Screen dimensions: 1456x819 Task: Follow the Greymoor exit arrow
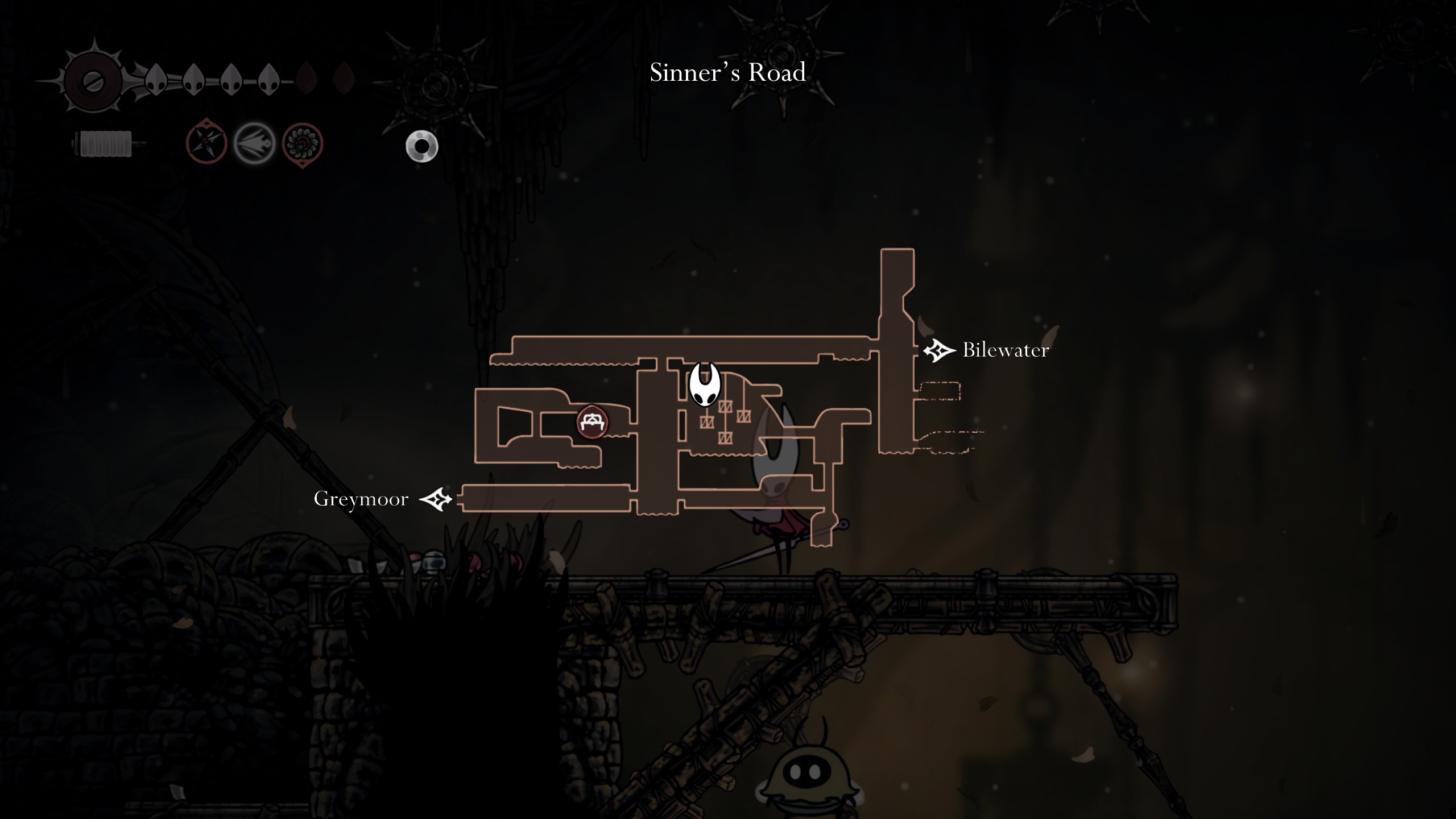click(x=436, y=499)
